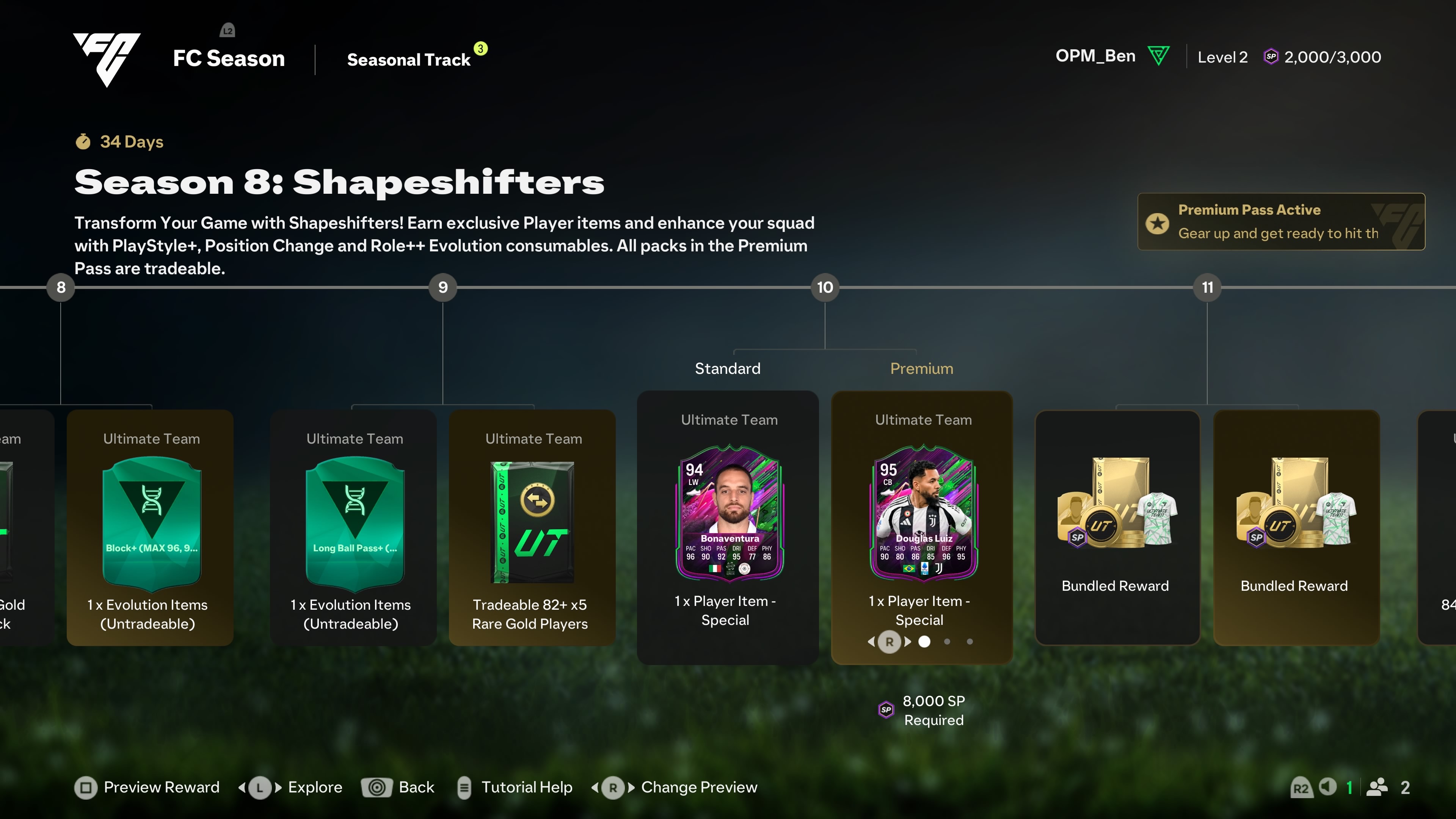This screenshot has width=1456, height=819.
Task: Open the Premium Pass Active banner
Action: pos(1280,221)
